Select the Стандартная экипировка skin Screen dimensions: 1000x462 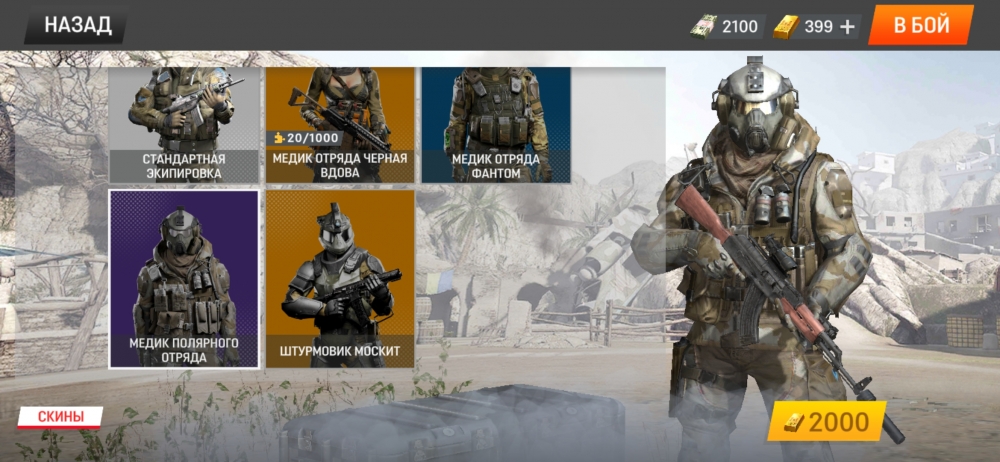coord(184,125)
